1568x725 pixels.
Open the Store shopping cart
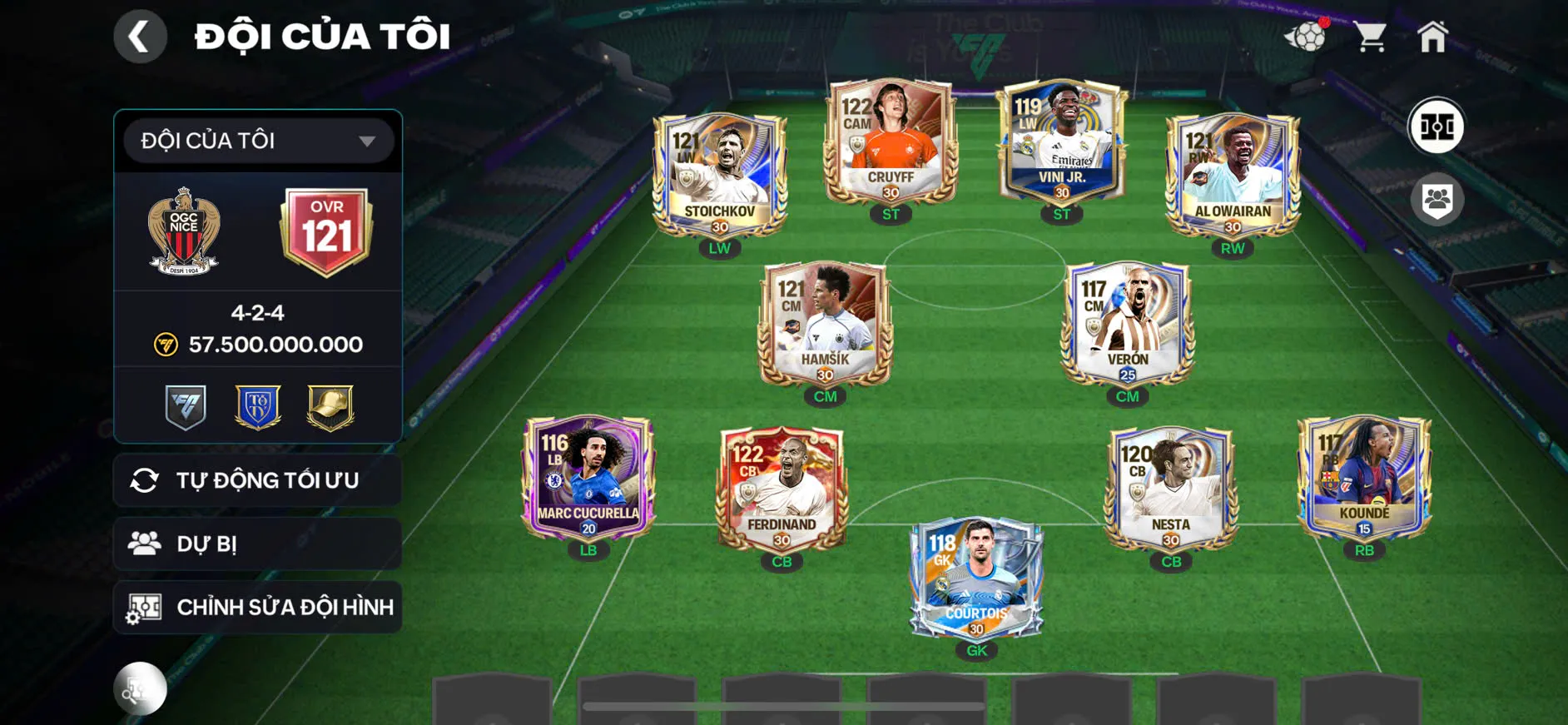1372,35
